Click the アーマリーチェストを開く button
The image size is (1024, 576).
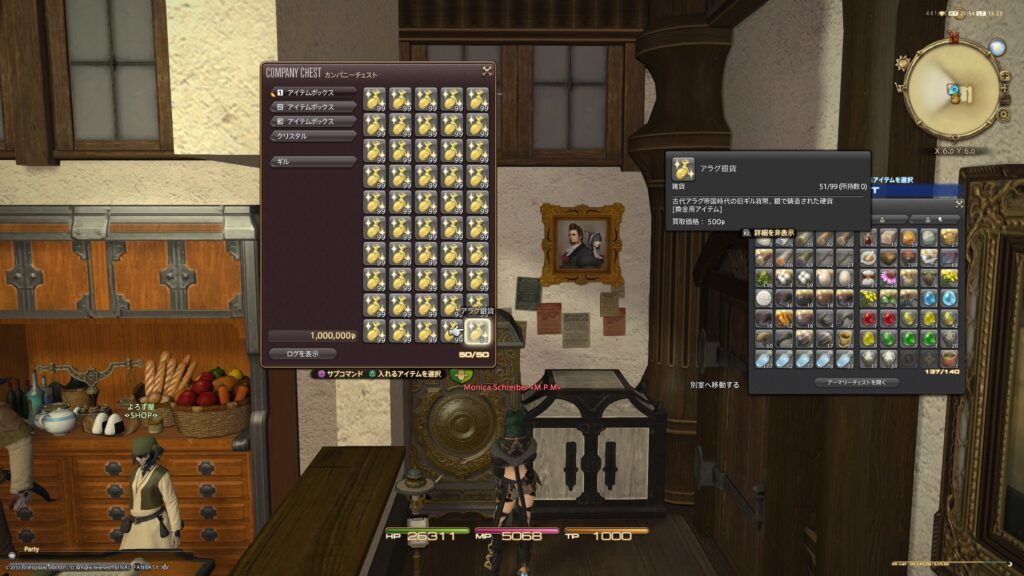pos(856,382)
